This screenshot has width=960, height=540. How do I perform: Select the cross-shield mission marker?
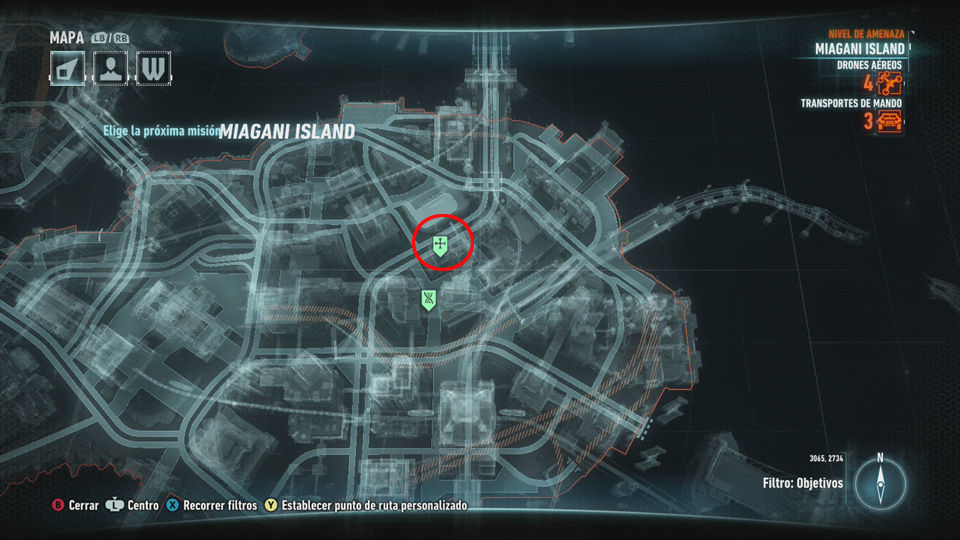(x=440, y=245)
